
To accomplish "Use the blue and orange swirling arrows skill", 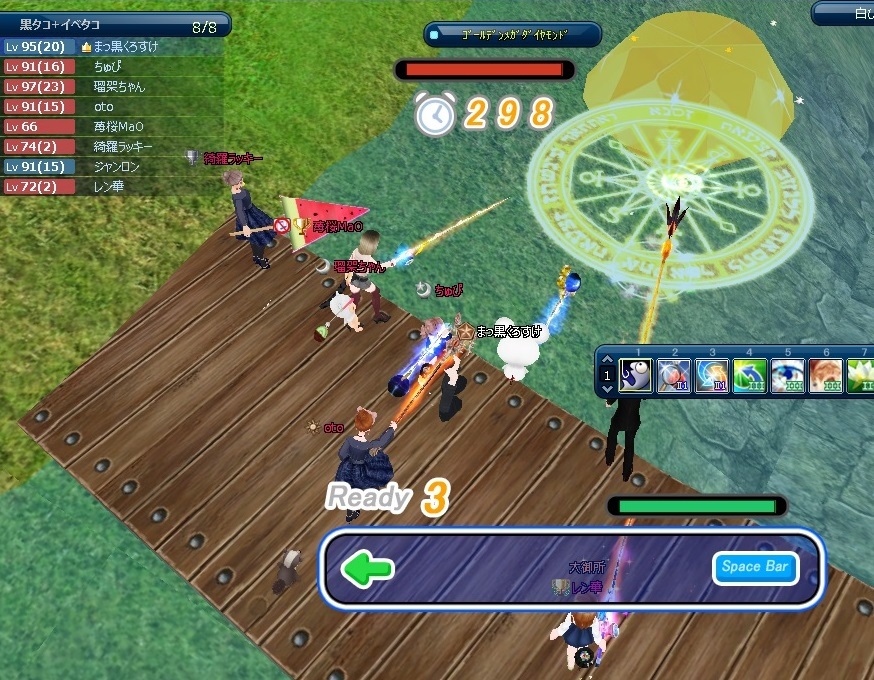I will point(712,376).
